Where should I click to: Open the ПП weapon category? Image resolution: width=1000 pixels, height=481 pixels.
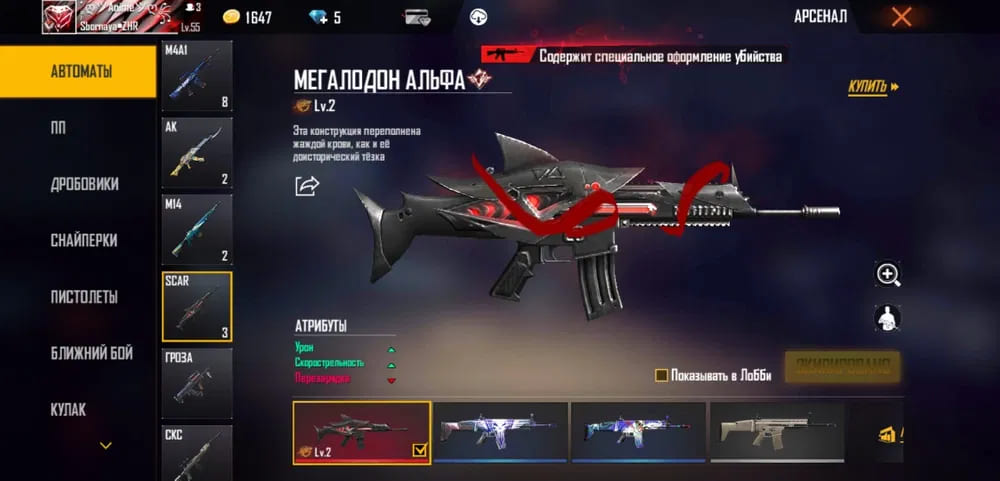pos(58,128)
